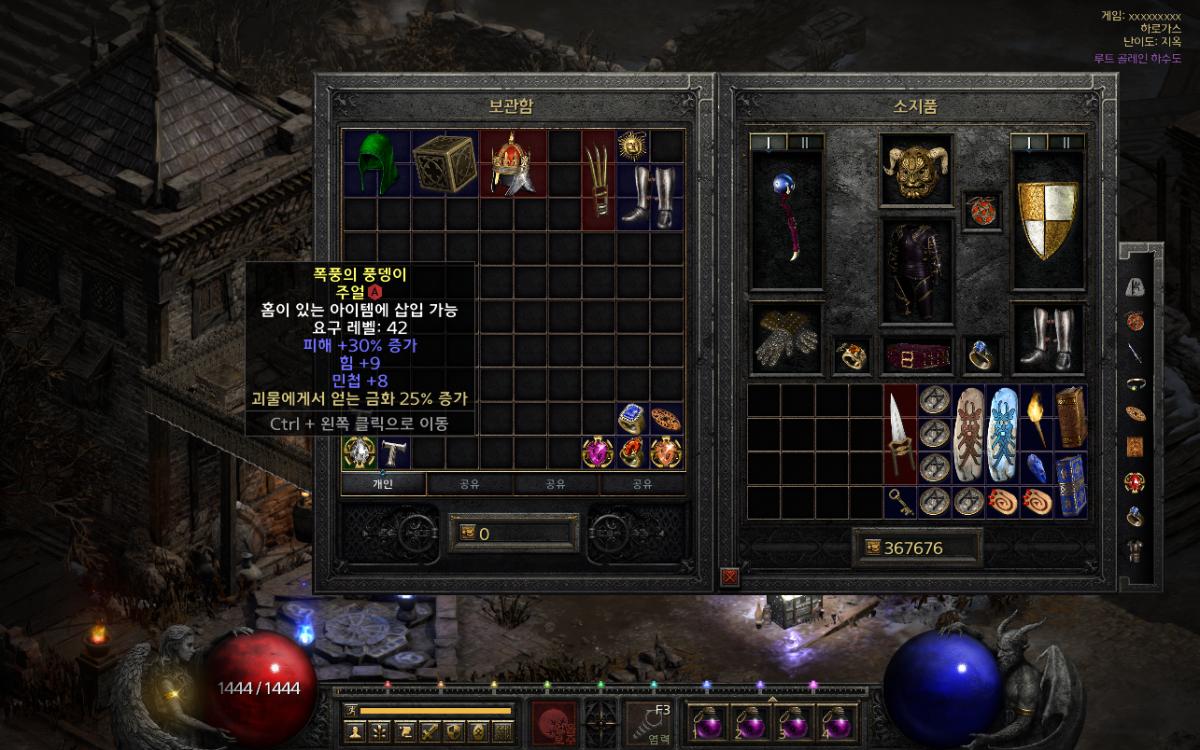The width and height of the screenshot is (1200, 750).
Task: Select the torch charm in inventory
Action: 1035,415
